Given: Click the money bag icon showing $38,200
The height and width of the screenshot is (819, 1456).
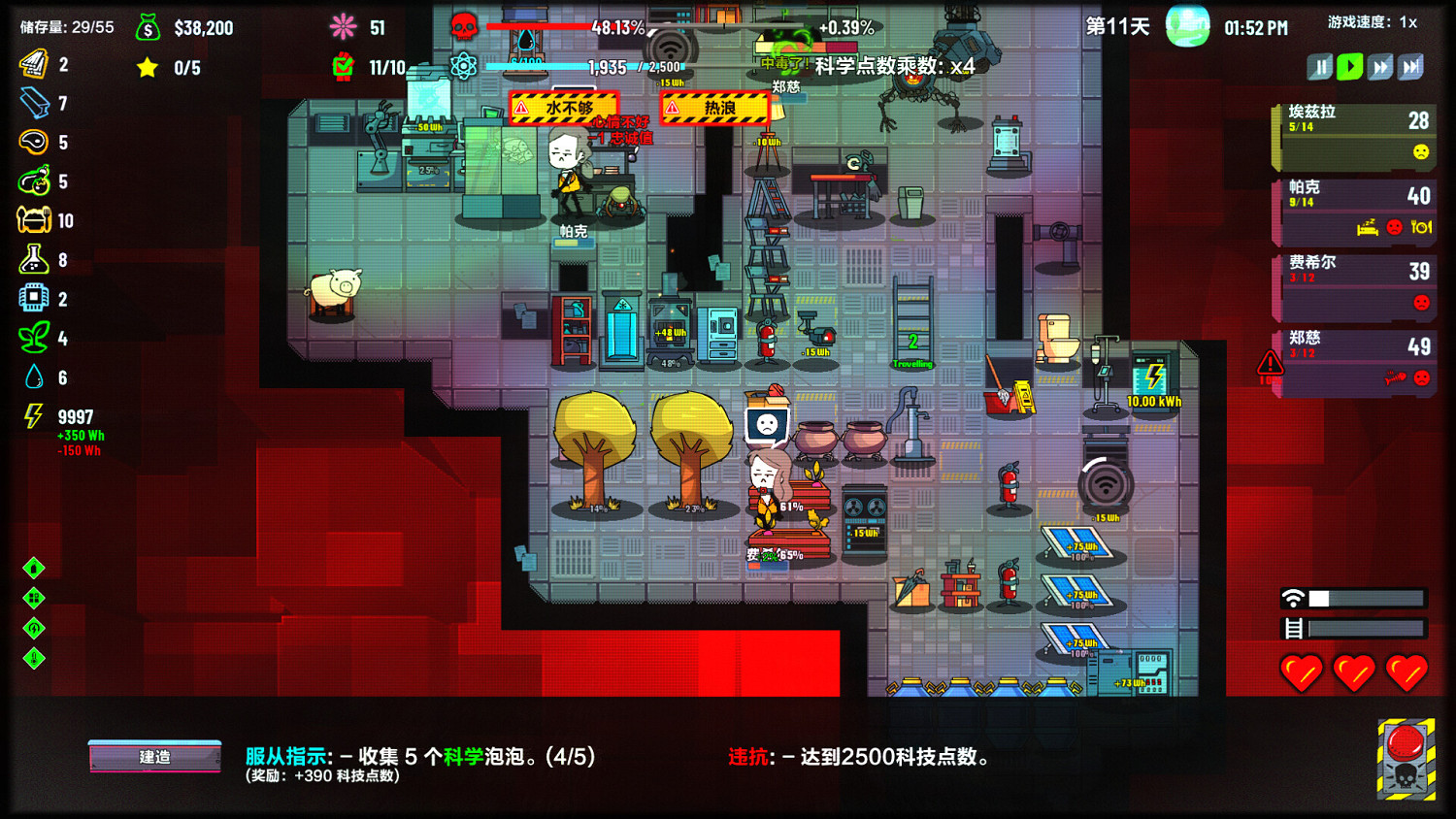Looking at the screenshot, I should tap(148, 28).
